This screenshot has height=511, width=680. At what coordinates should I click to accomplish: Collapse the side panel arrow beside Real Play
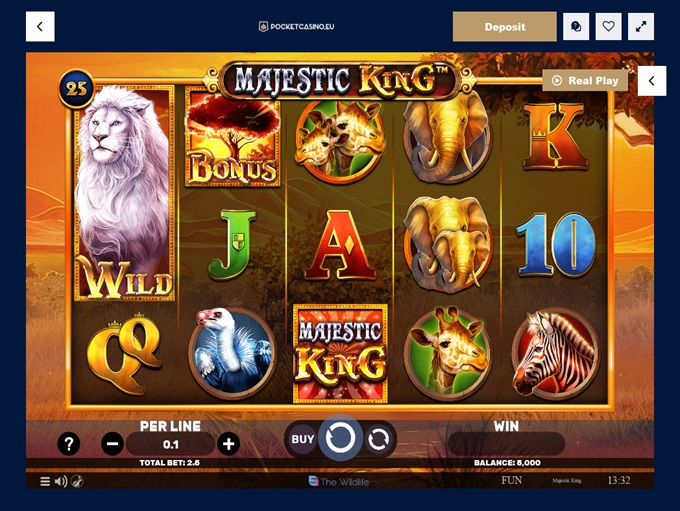coord(652,80)
